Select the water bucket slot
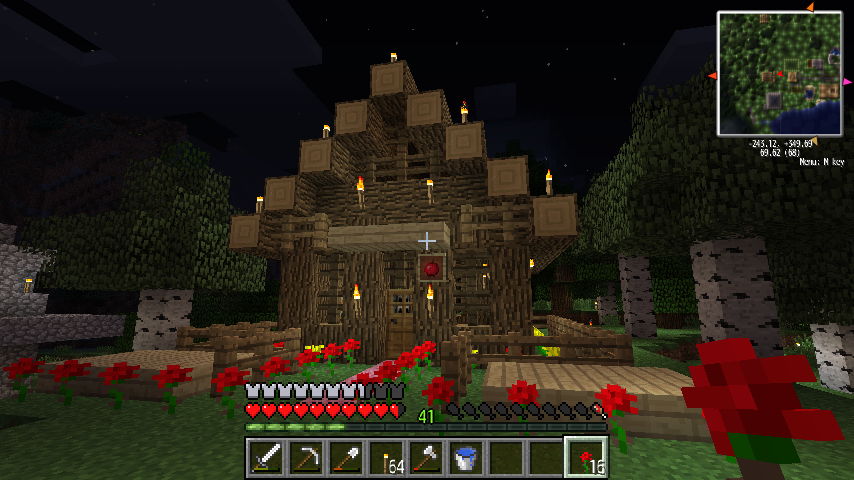This screenshot has width=854, height=480. pos(465,457)
